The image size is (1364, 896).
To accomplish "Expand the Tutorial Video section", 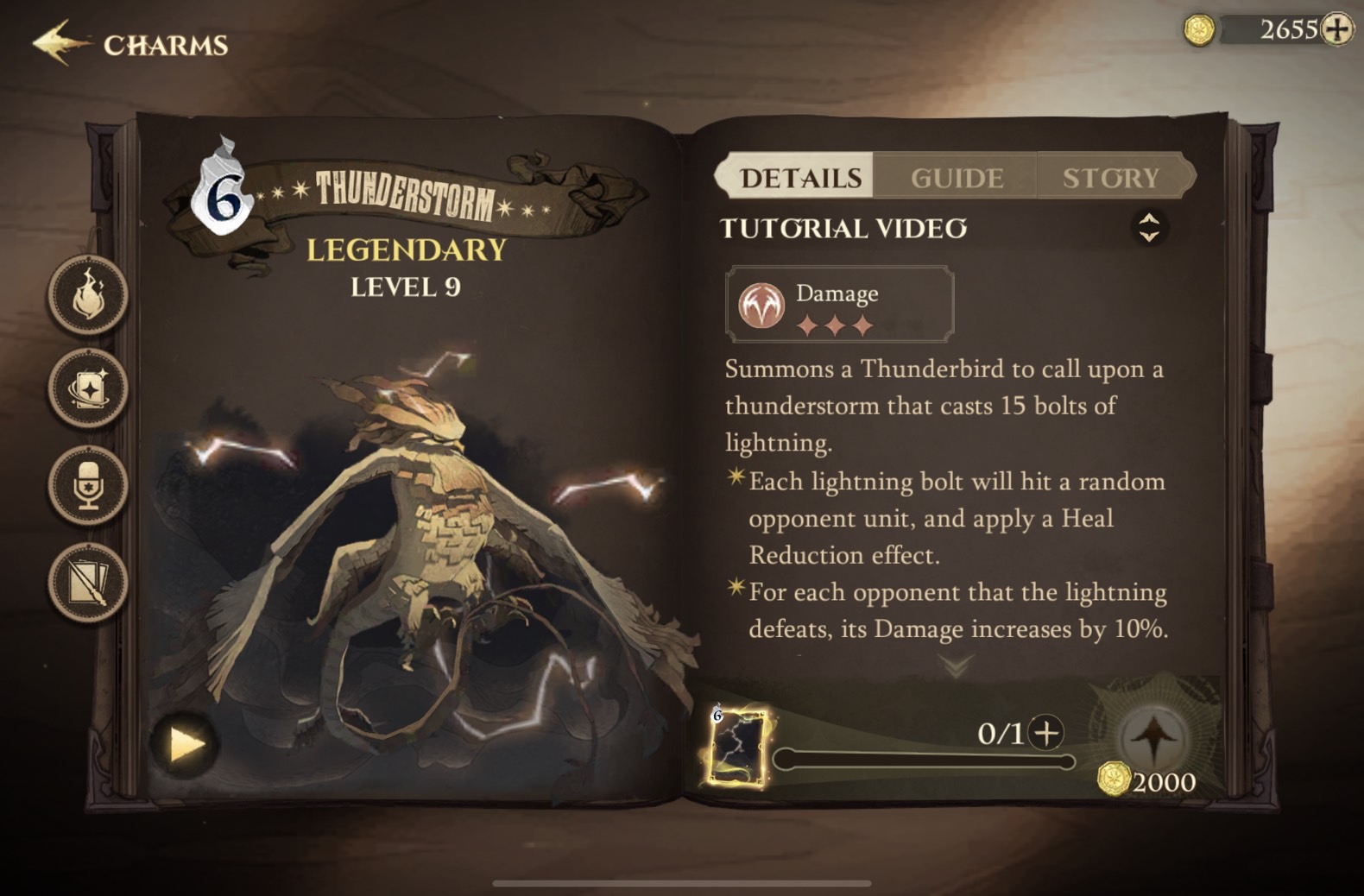I will point(1148,228).
